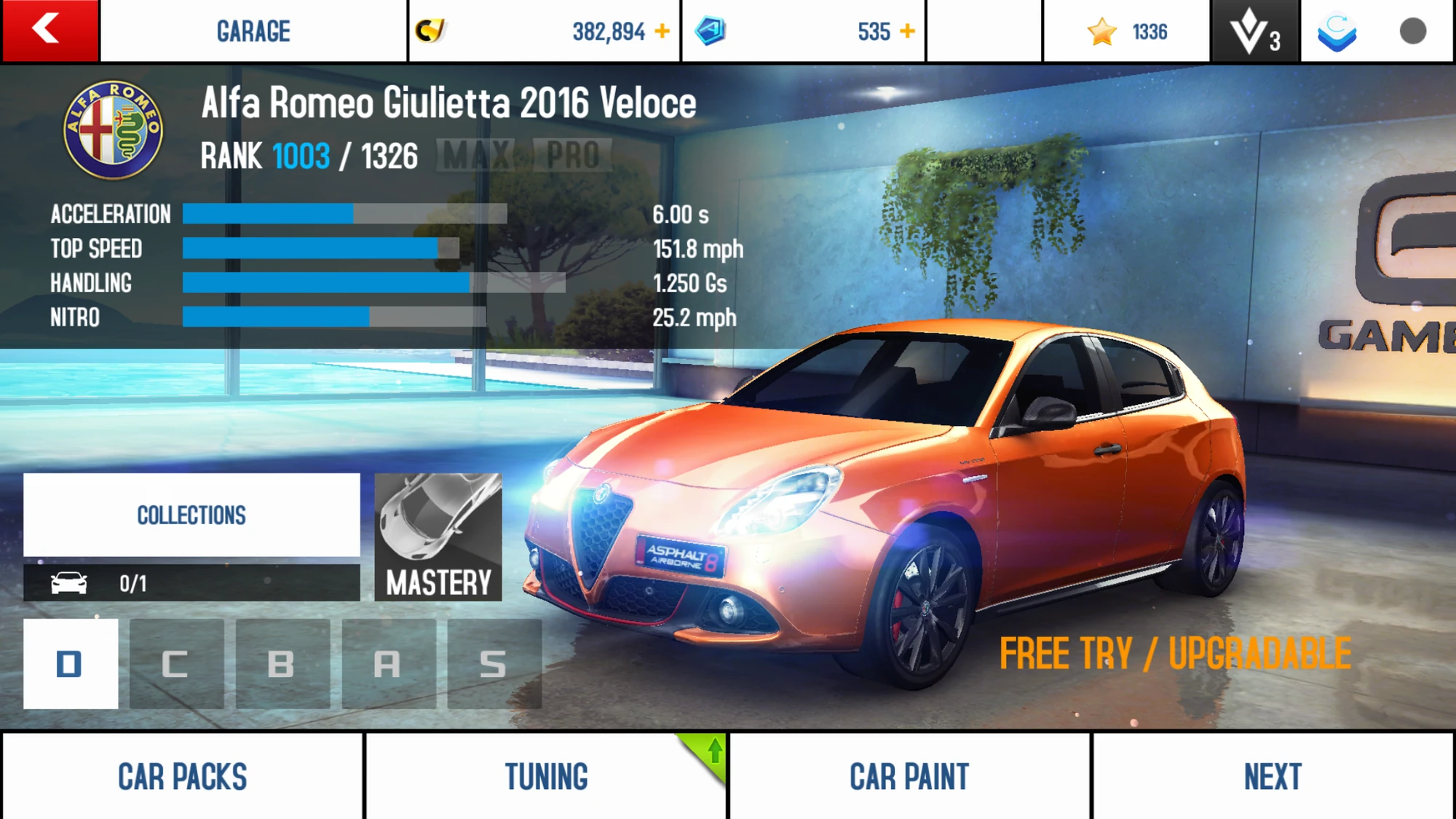1456x819 pixels.
Task: Select the D class tab
Action: (x=71, y=663)
